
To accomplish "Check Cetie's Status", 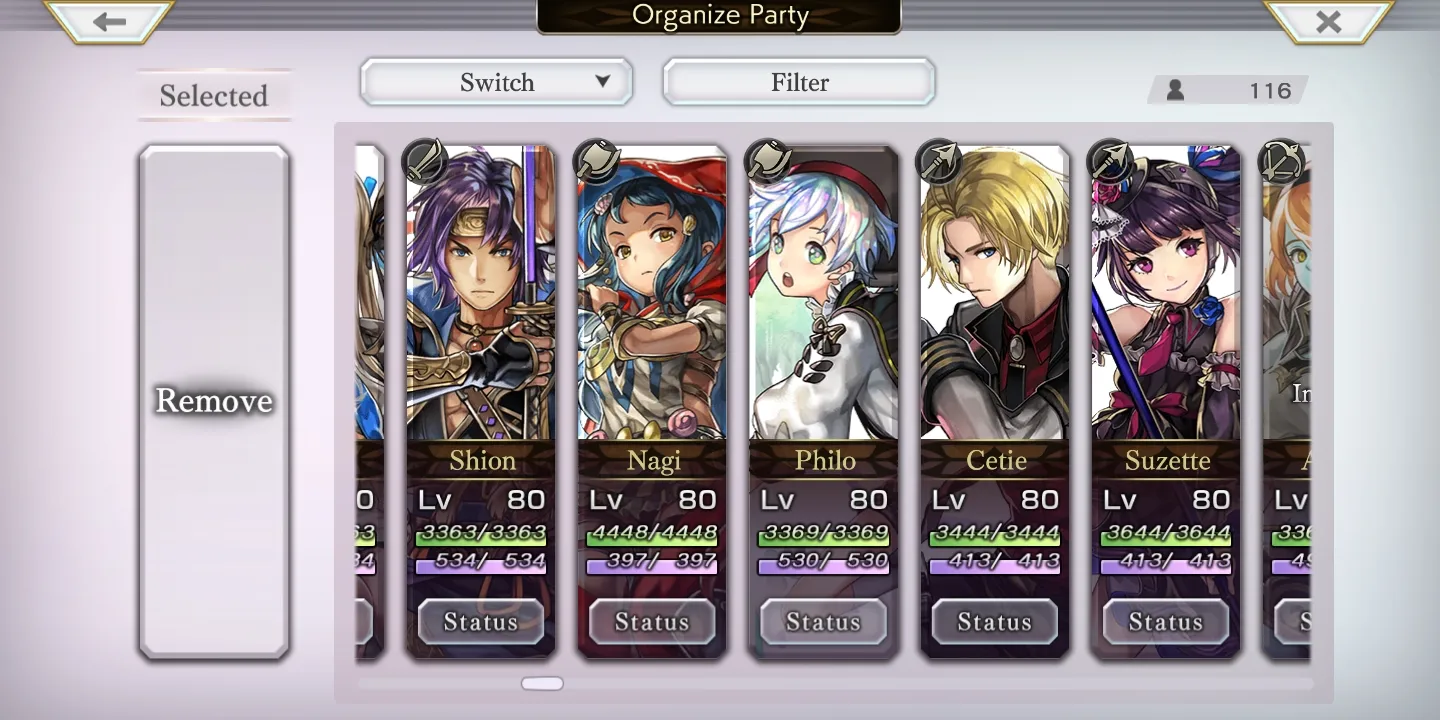I will point(995,622).
